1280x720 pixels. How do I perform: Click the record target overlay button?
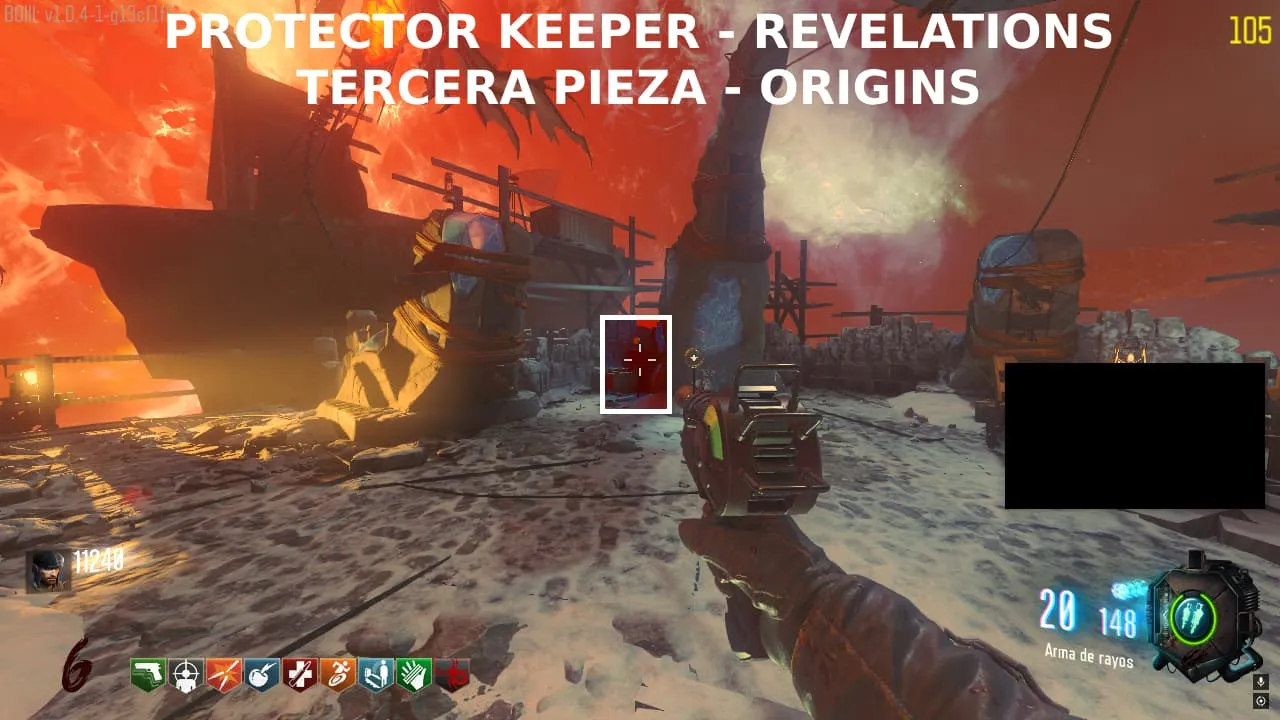pyautogui.click(x=1260, y=700)
